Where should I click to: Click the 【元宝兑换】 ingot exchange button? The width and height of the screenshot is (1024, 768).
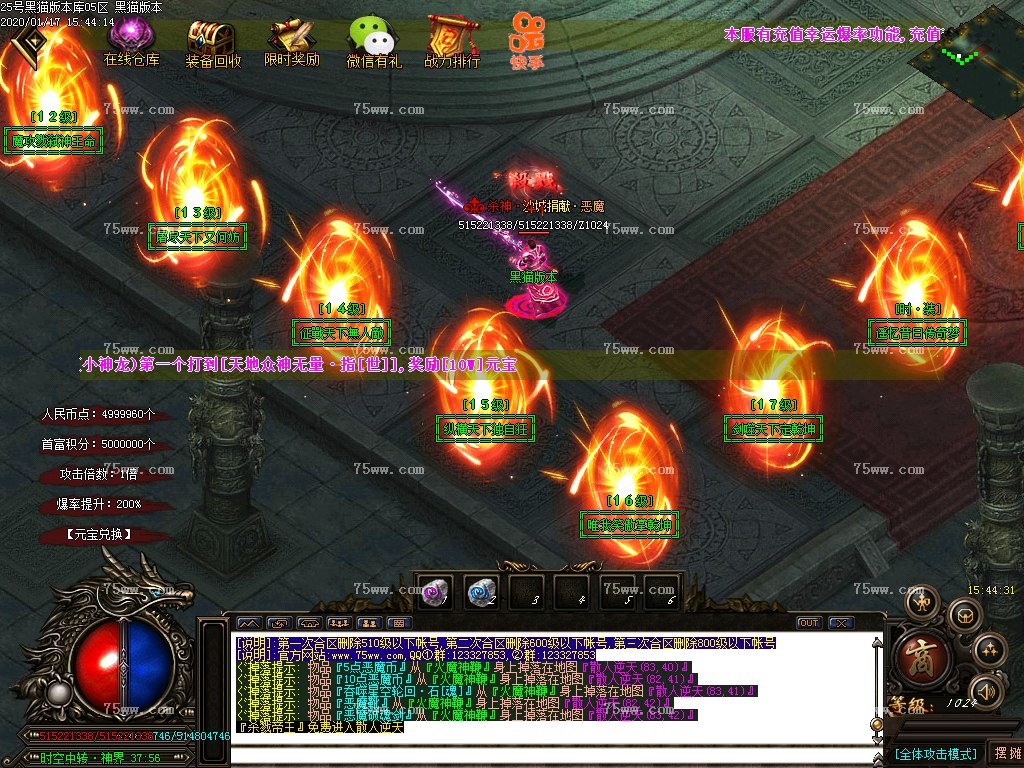[x=99, y=535]
